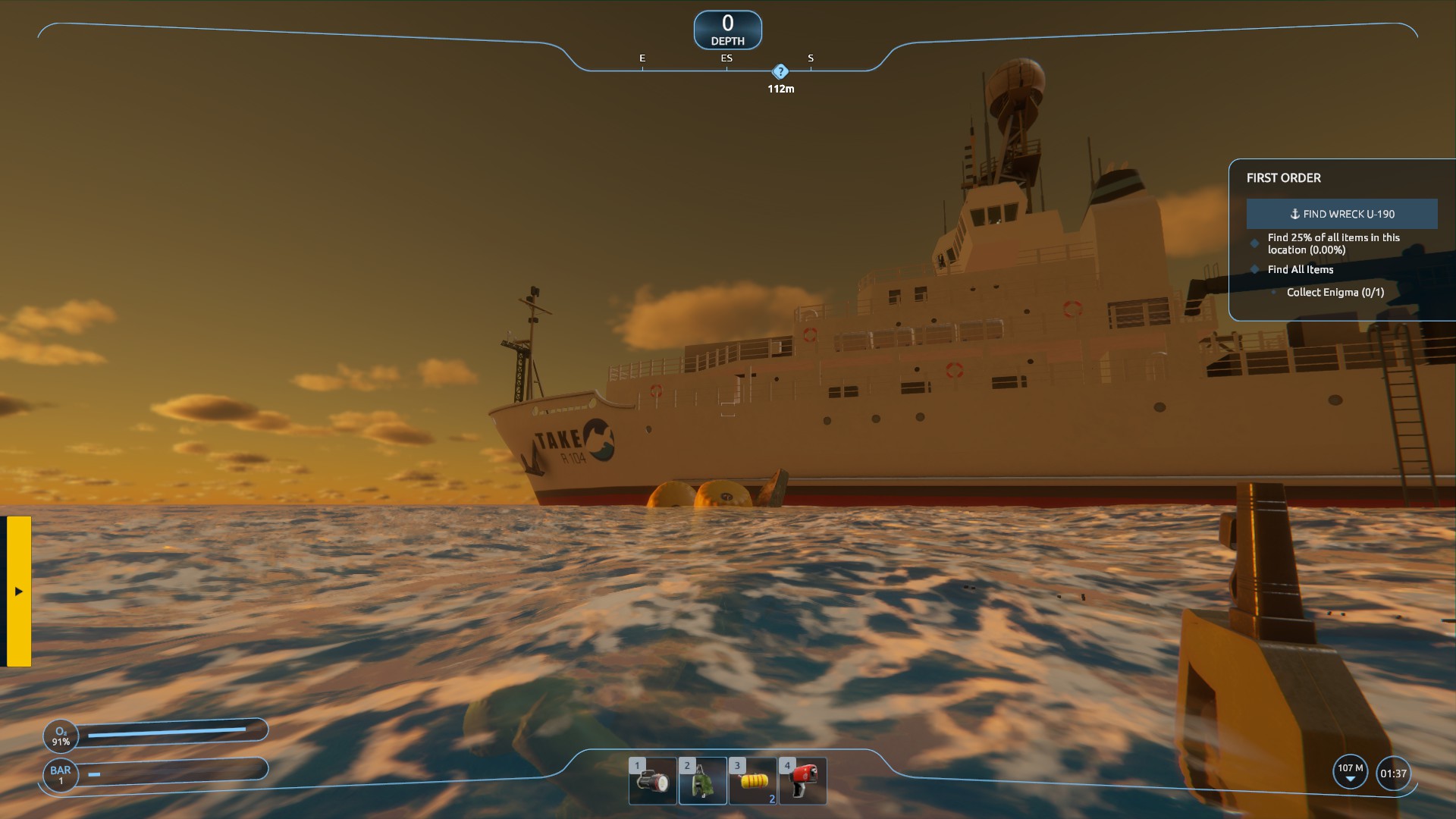Select the flashlight in hotbar slot 1
Screen dimensions: 1456x819
pos(653,781)
